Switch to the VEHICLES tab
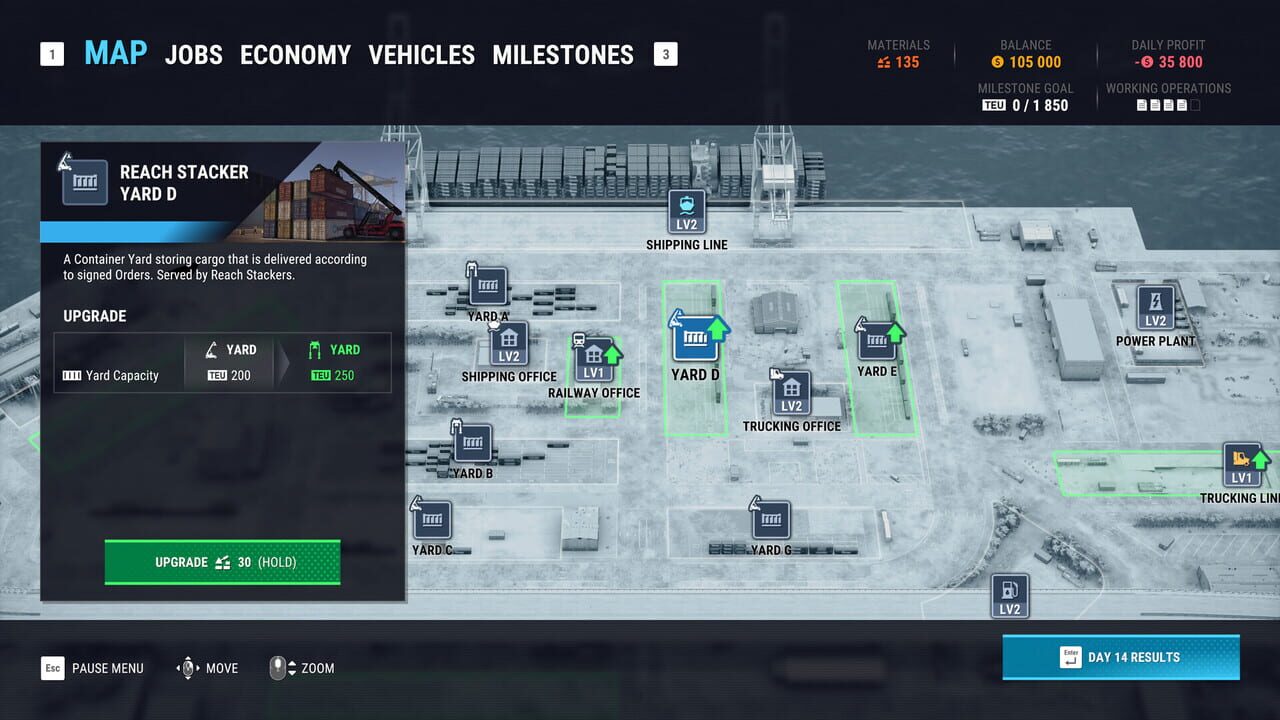Viewport: 1280px width, 720px height. pos(422,55)
